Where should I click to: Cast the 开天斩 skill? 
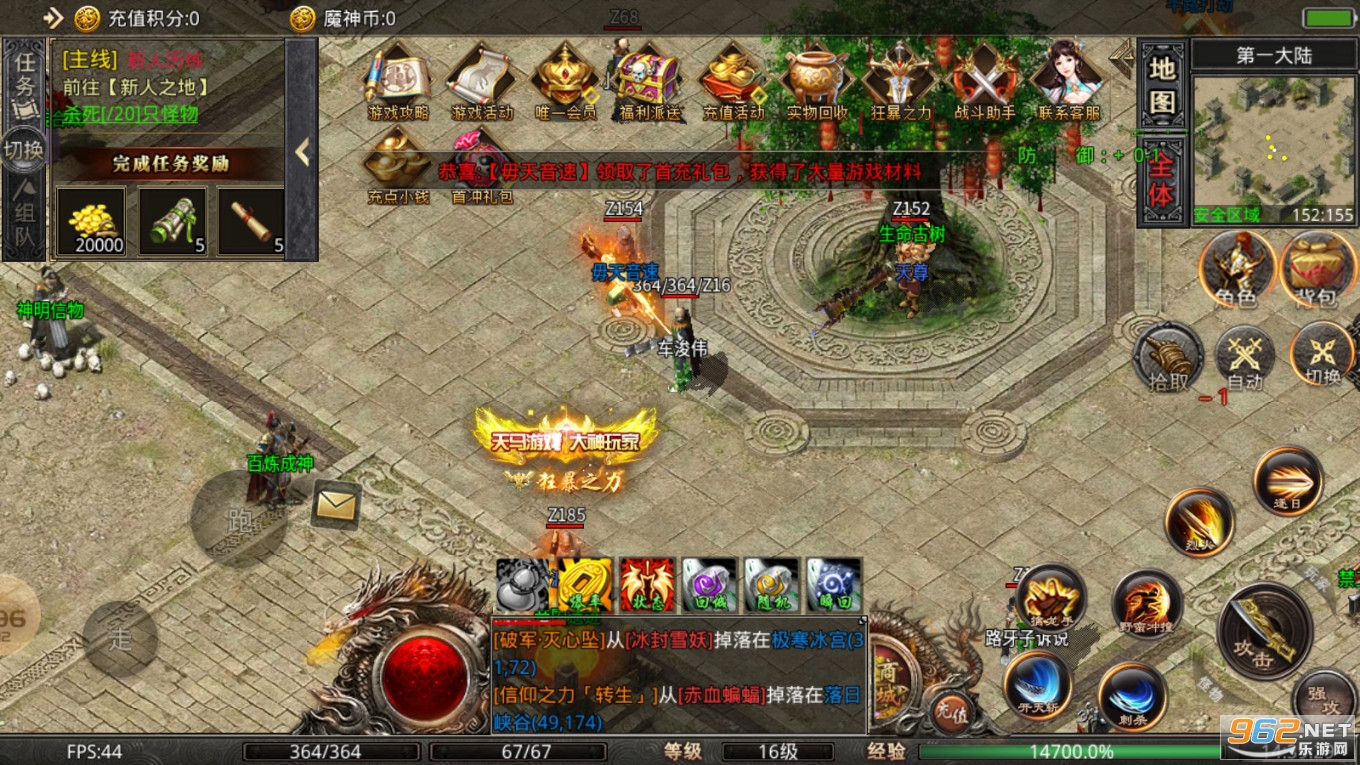pos(1037,687)
